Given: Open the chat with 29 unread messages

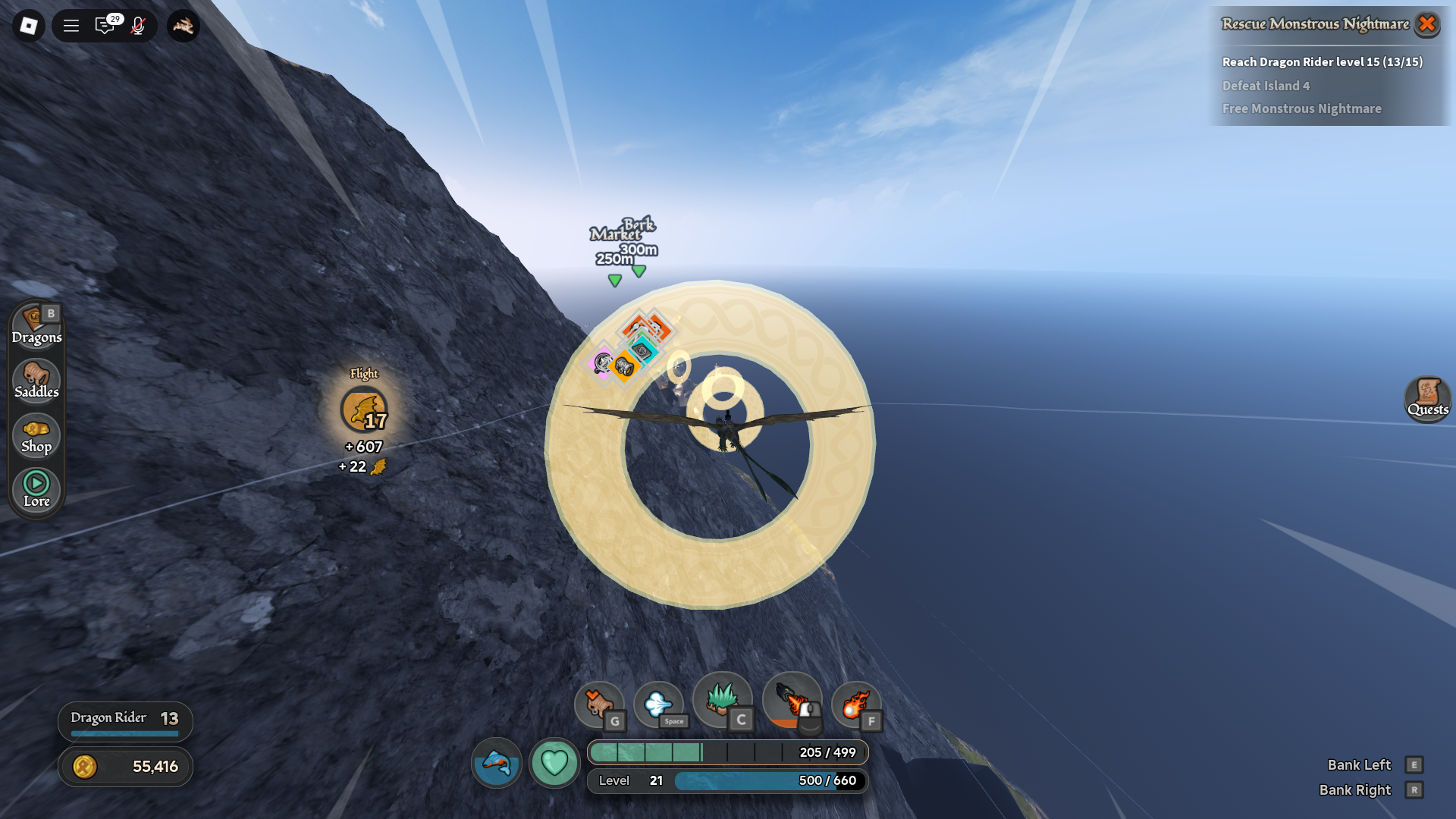Looking at the screenshot, I should [105, 26].
